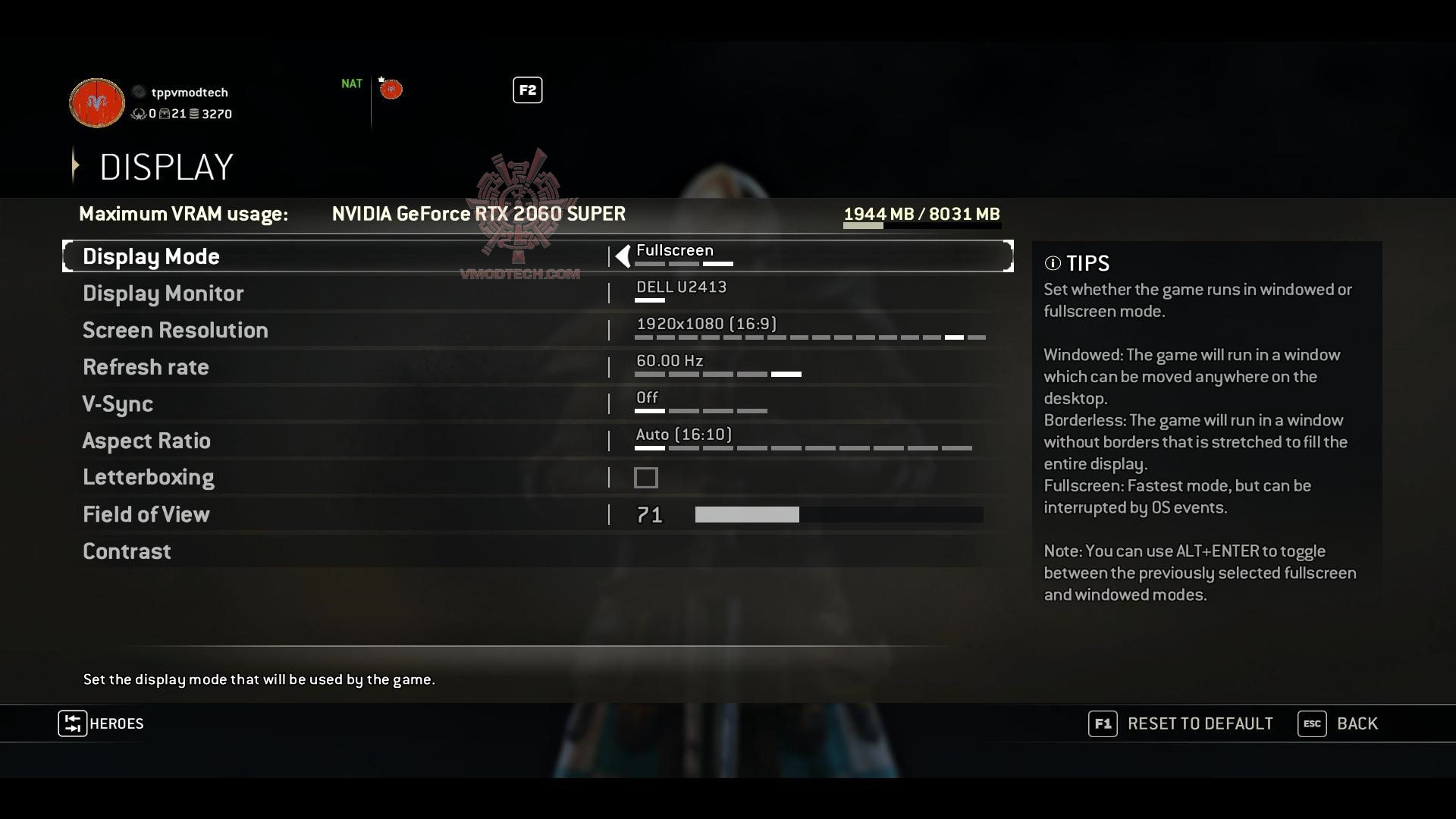
Task: Select the Contrast setting row
Action: click(127, 551)
